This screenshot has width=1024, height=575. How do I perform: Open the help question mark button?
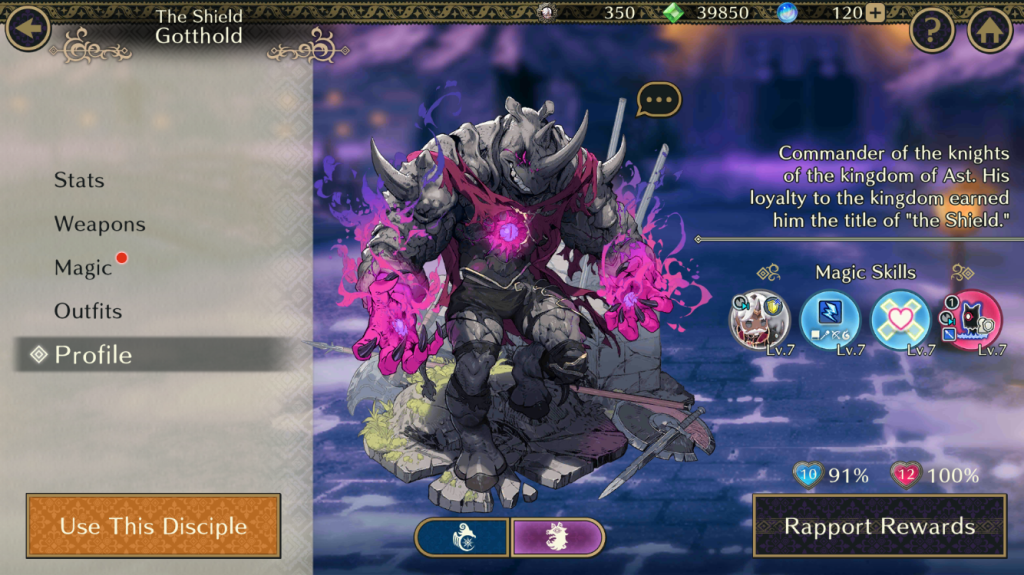point(932,30)
